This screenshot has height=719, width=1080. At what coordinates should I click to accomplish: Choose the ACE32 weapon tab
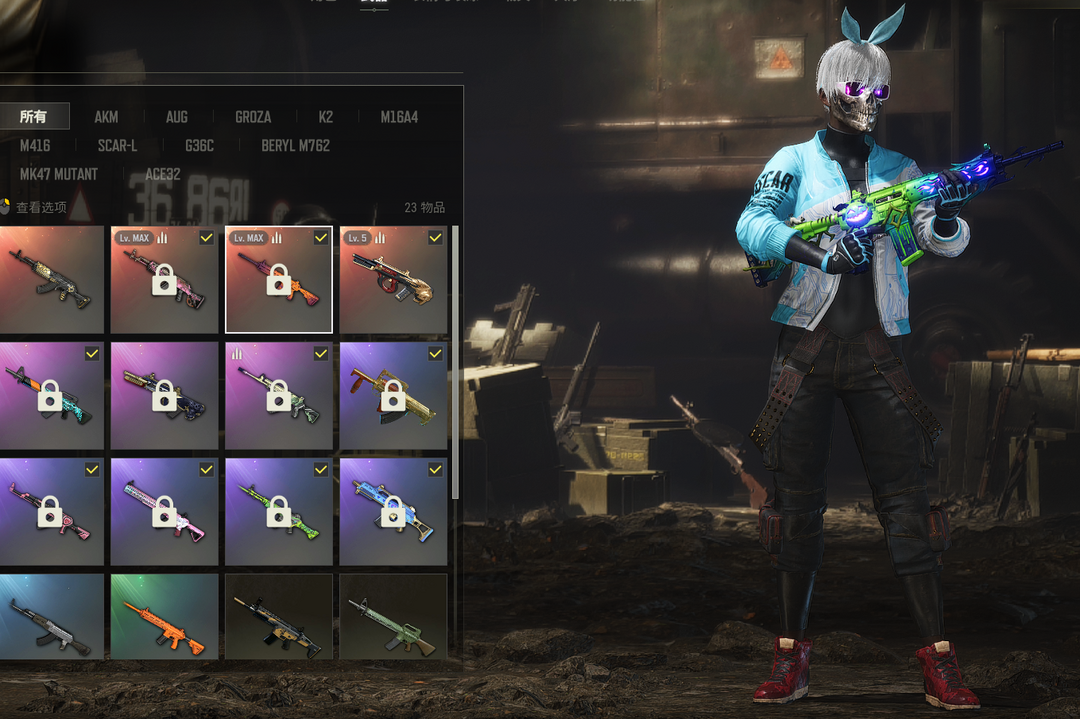[x=162, y=174]
